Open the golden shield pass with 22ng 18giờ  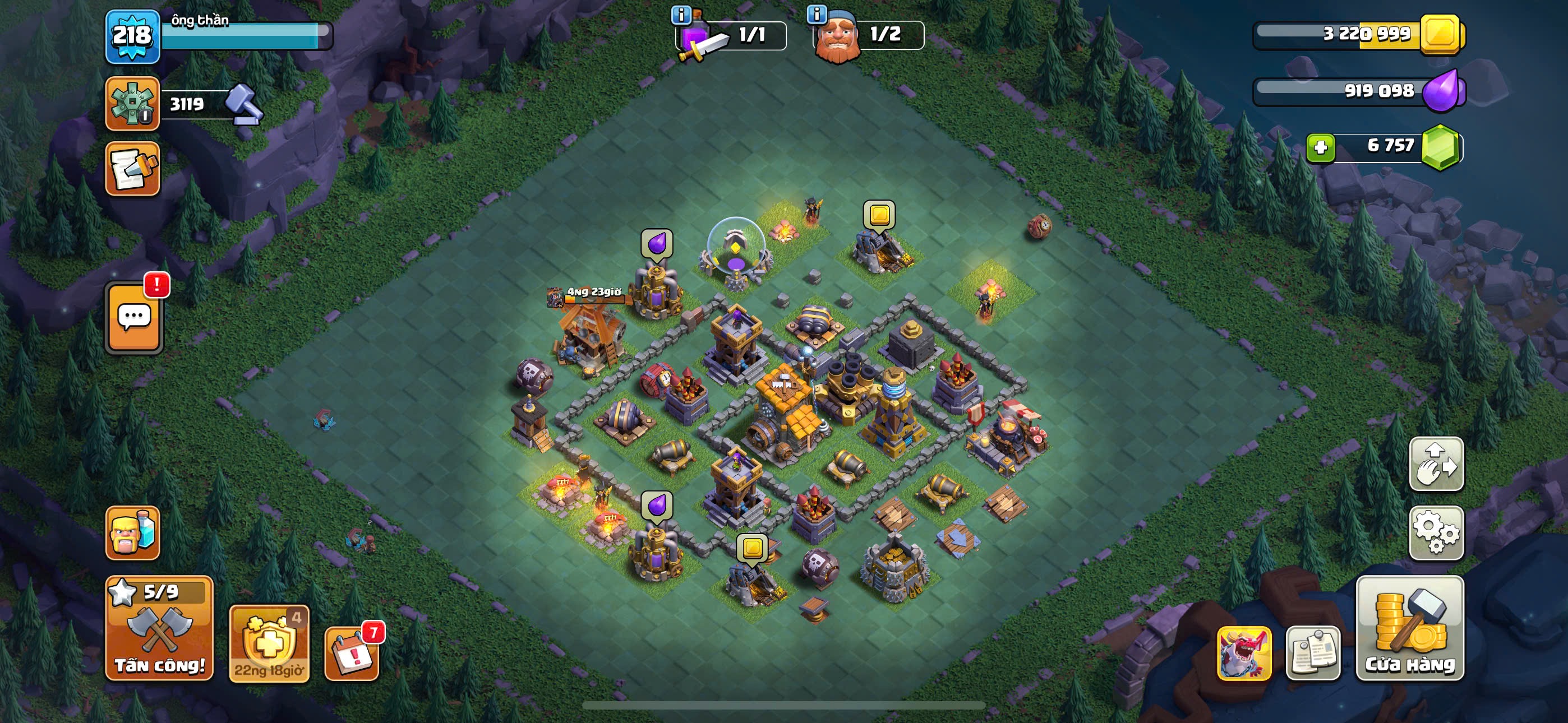click(269, 643)
